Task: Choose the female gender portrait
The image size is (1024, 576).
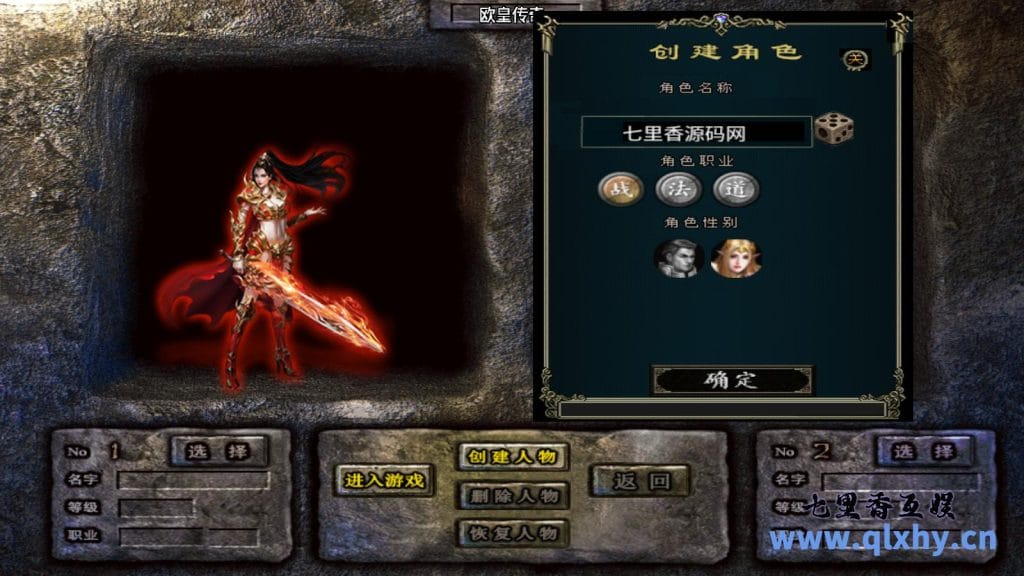Action: [x=735, y=257]
